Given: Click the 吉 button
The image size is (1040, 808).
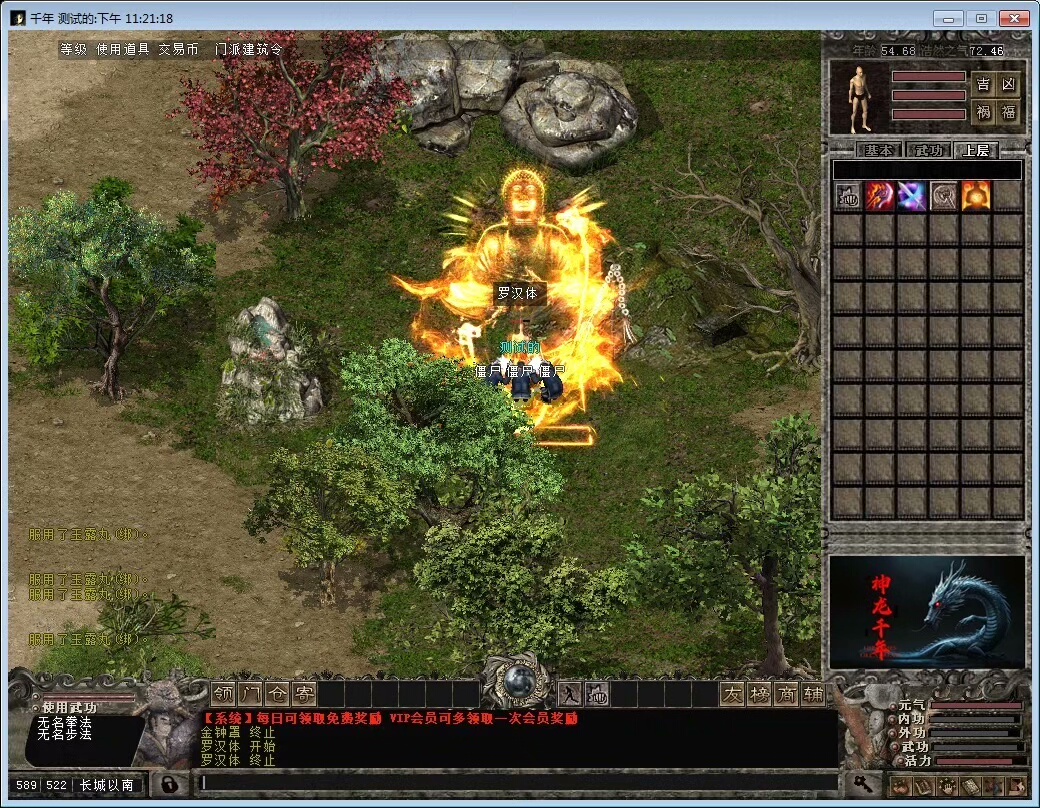Looking at the screenshot, I should 983,85.
